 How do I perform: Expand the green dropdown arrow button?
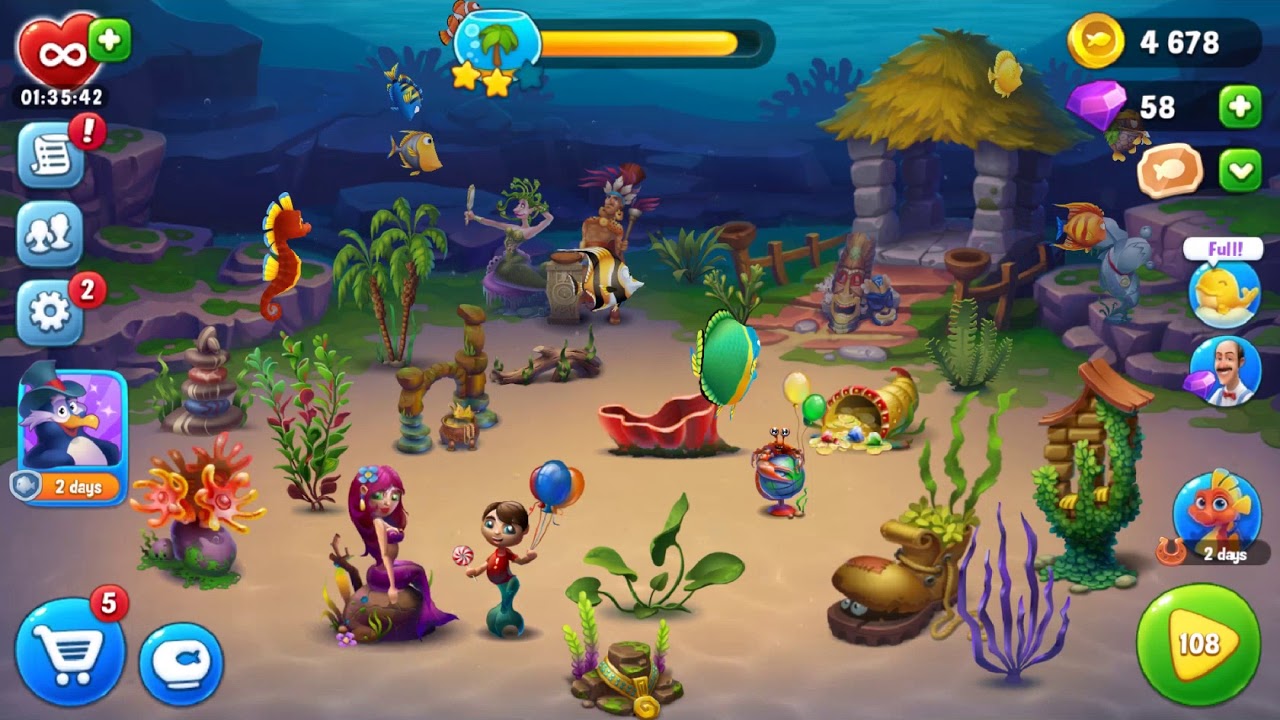1240,170
